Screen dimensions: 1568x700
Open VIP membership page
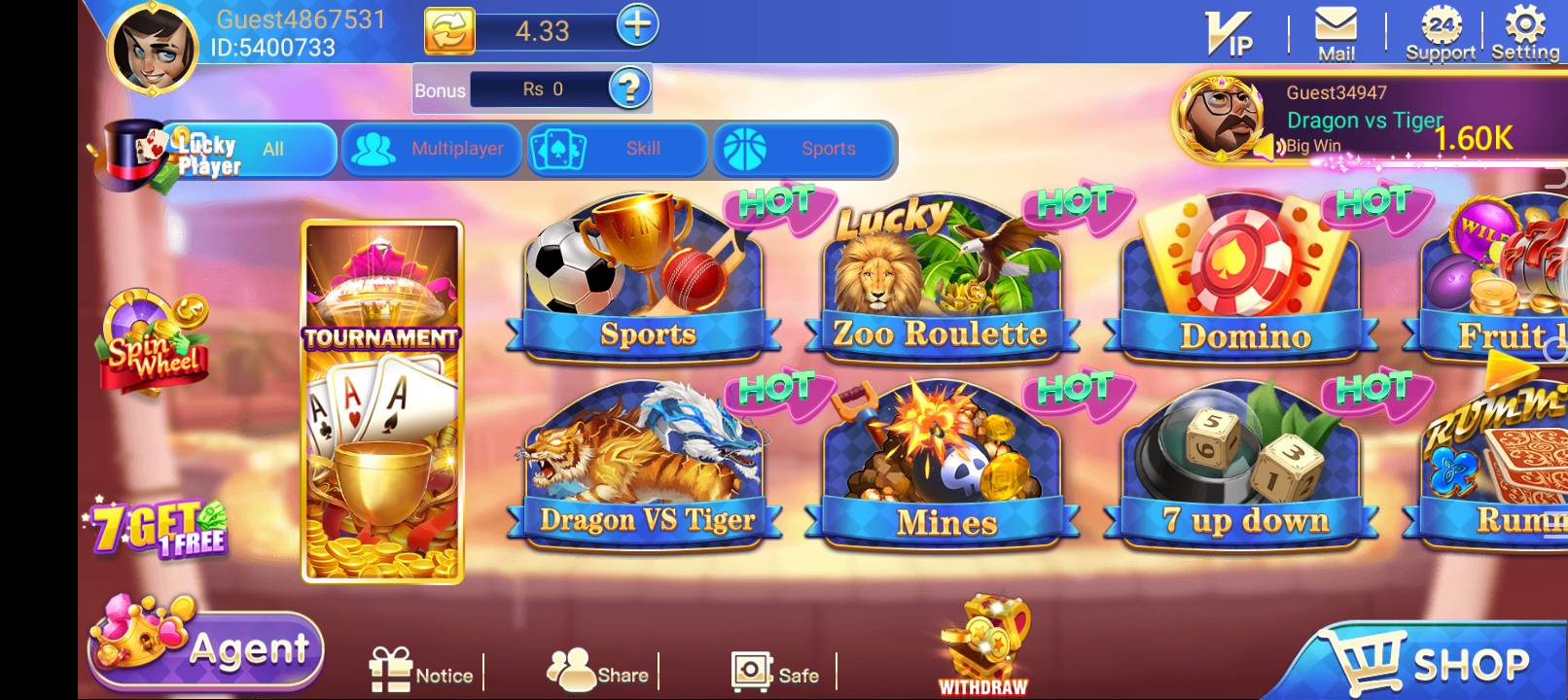1229,31
